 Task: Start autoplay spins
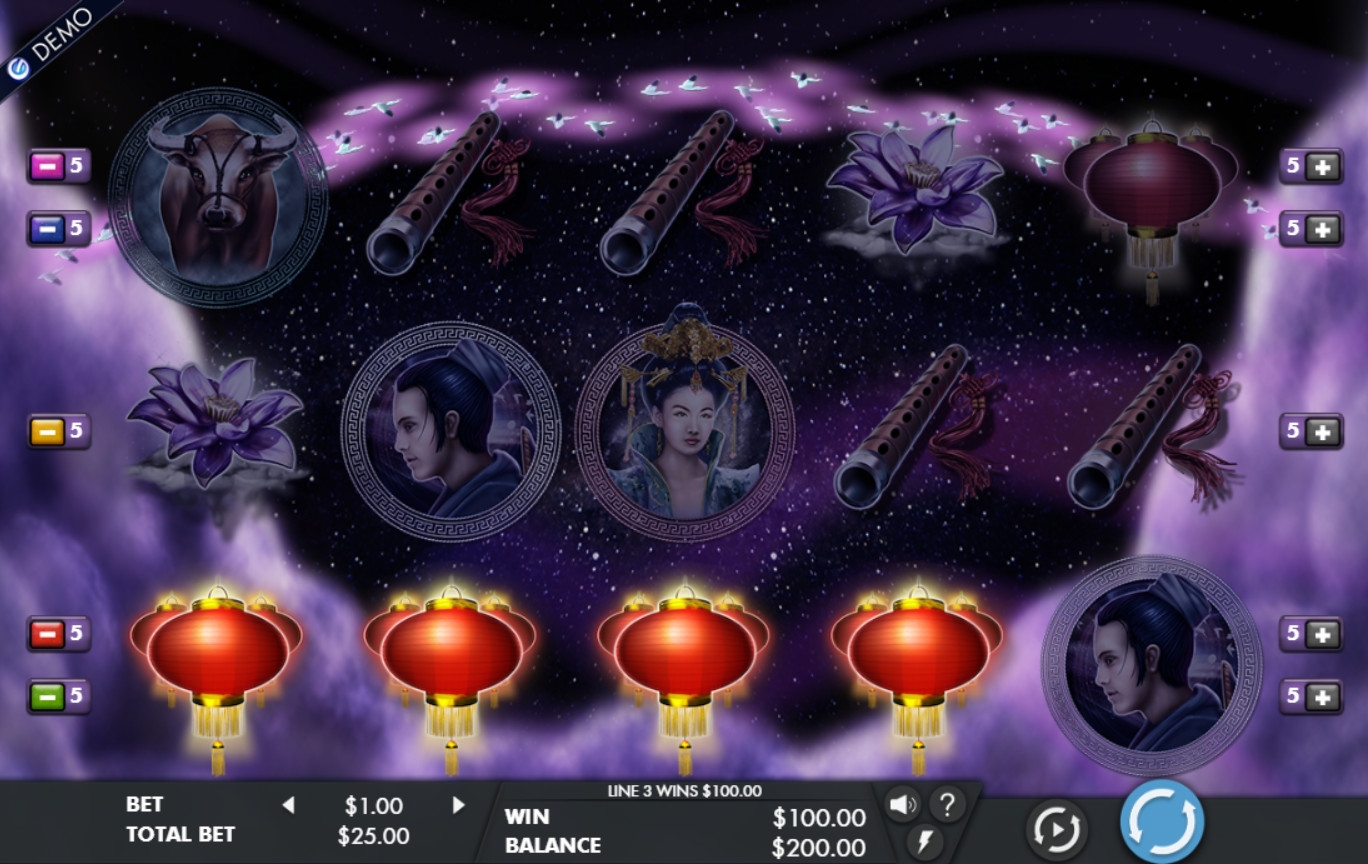coord(1056,829)
